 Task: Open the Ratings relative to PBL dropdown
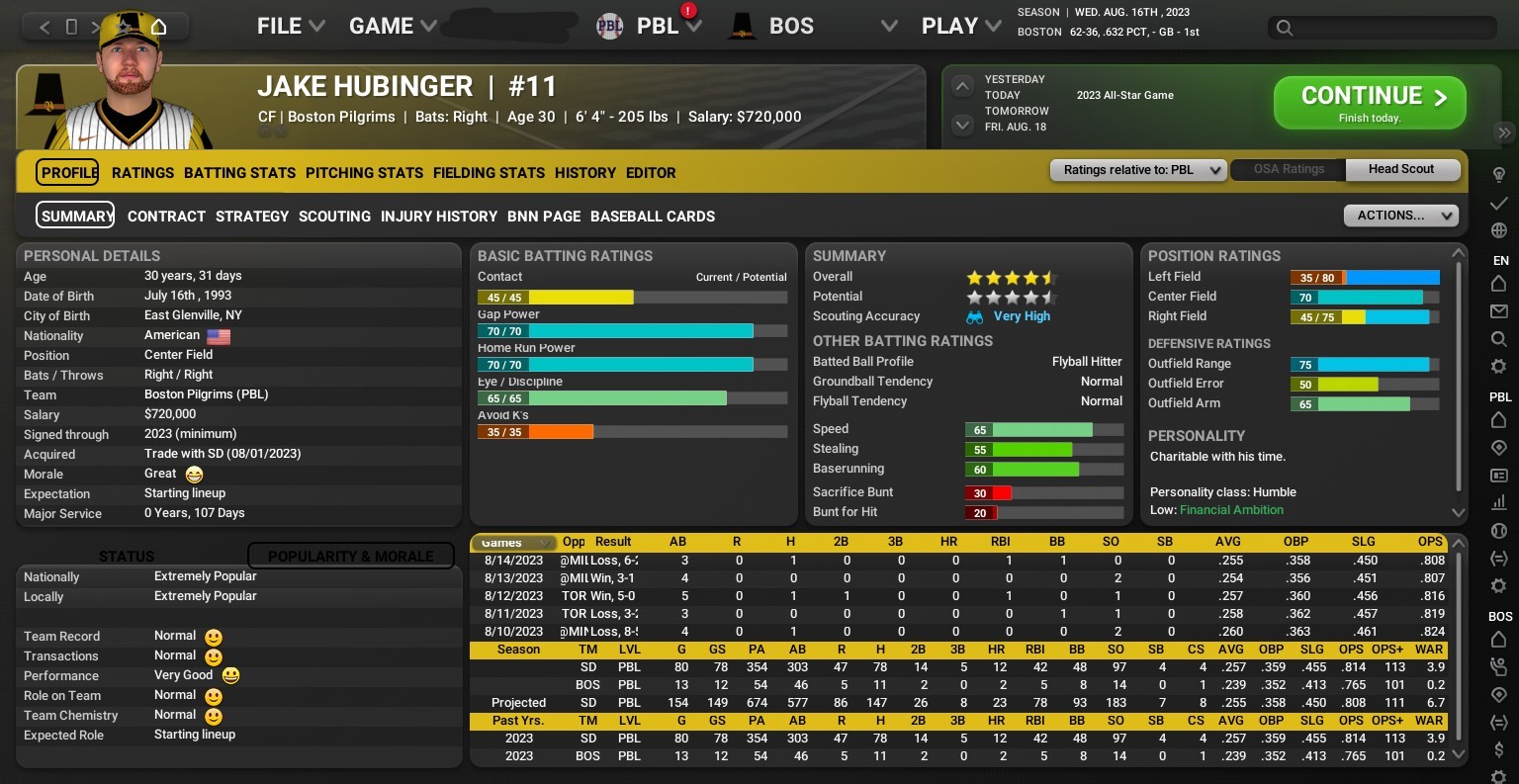[1137, 169]
